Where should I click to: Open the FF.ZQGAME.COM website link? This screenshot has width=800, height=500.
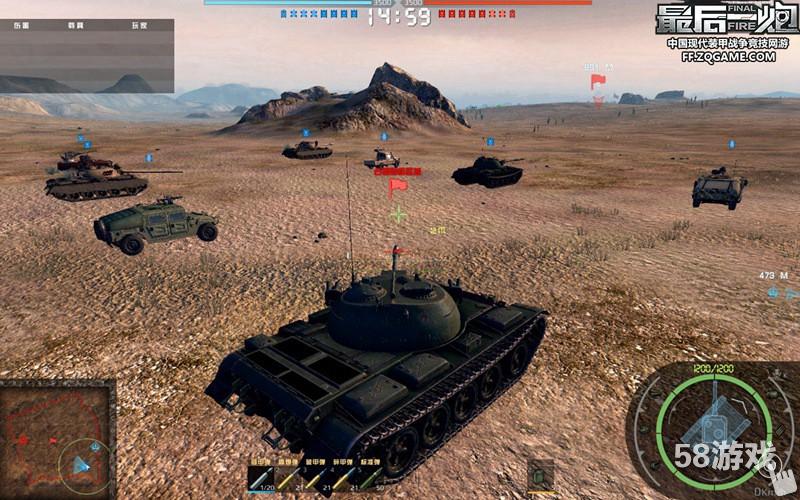(728, 57)
